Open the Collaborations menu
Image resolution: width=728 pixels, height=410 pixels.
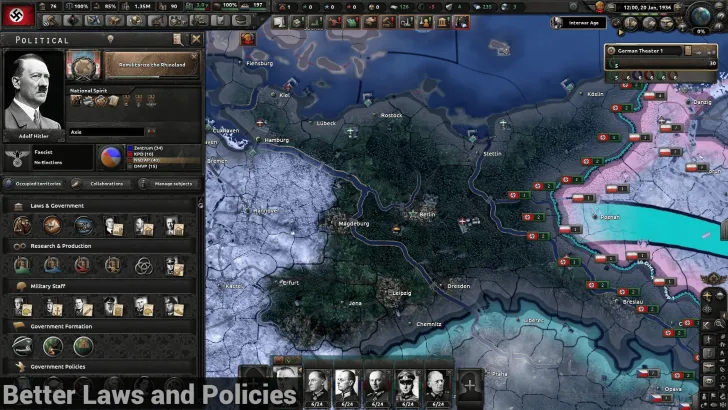(x=107, y=183)
